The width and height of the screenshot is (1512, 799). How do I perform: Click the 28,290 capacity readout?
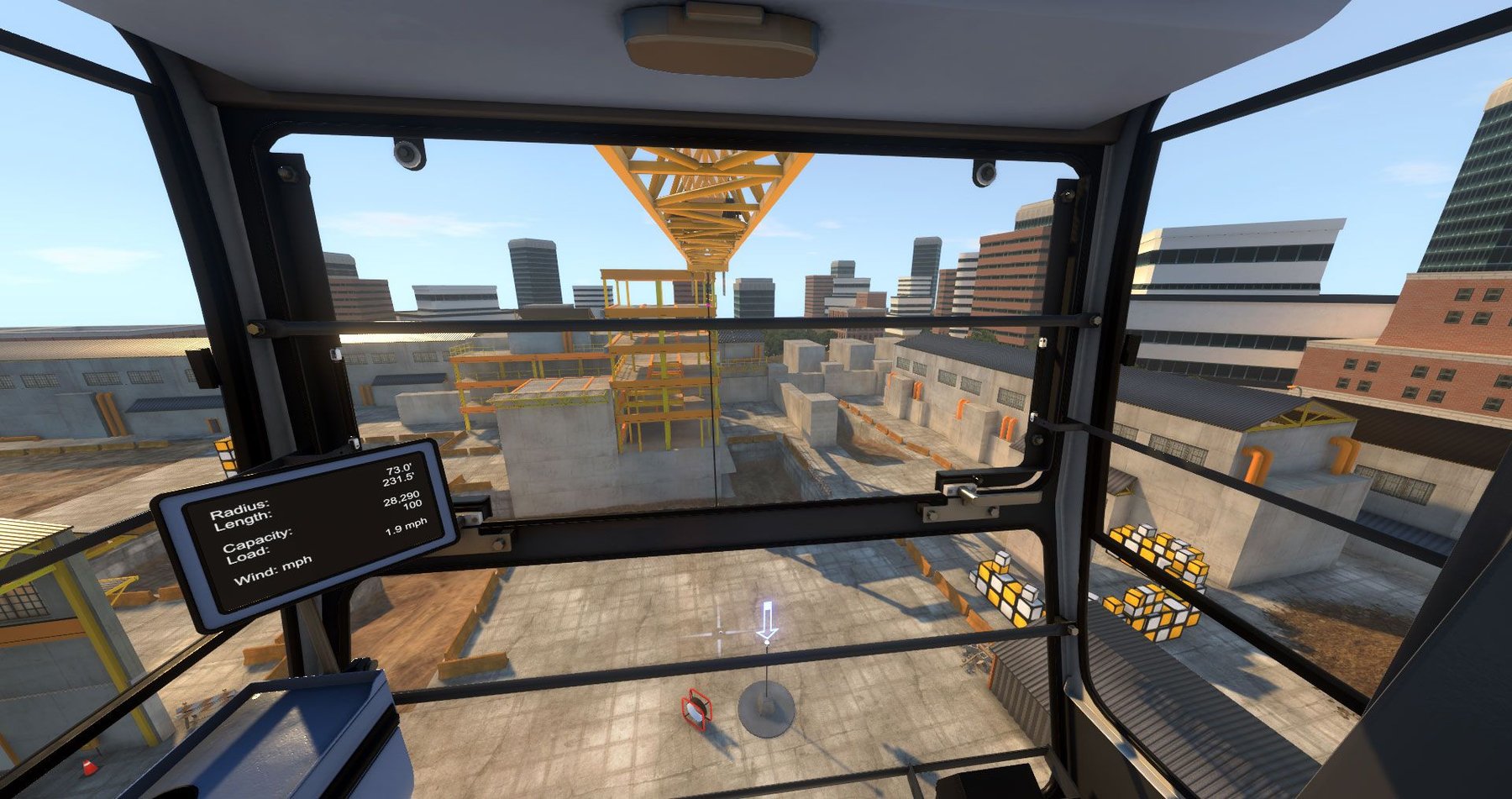coord(402,499)
